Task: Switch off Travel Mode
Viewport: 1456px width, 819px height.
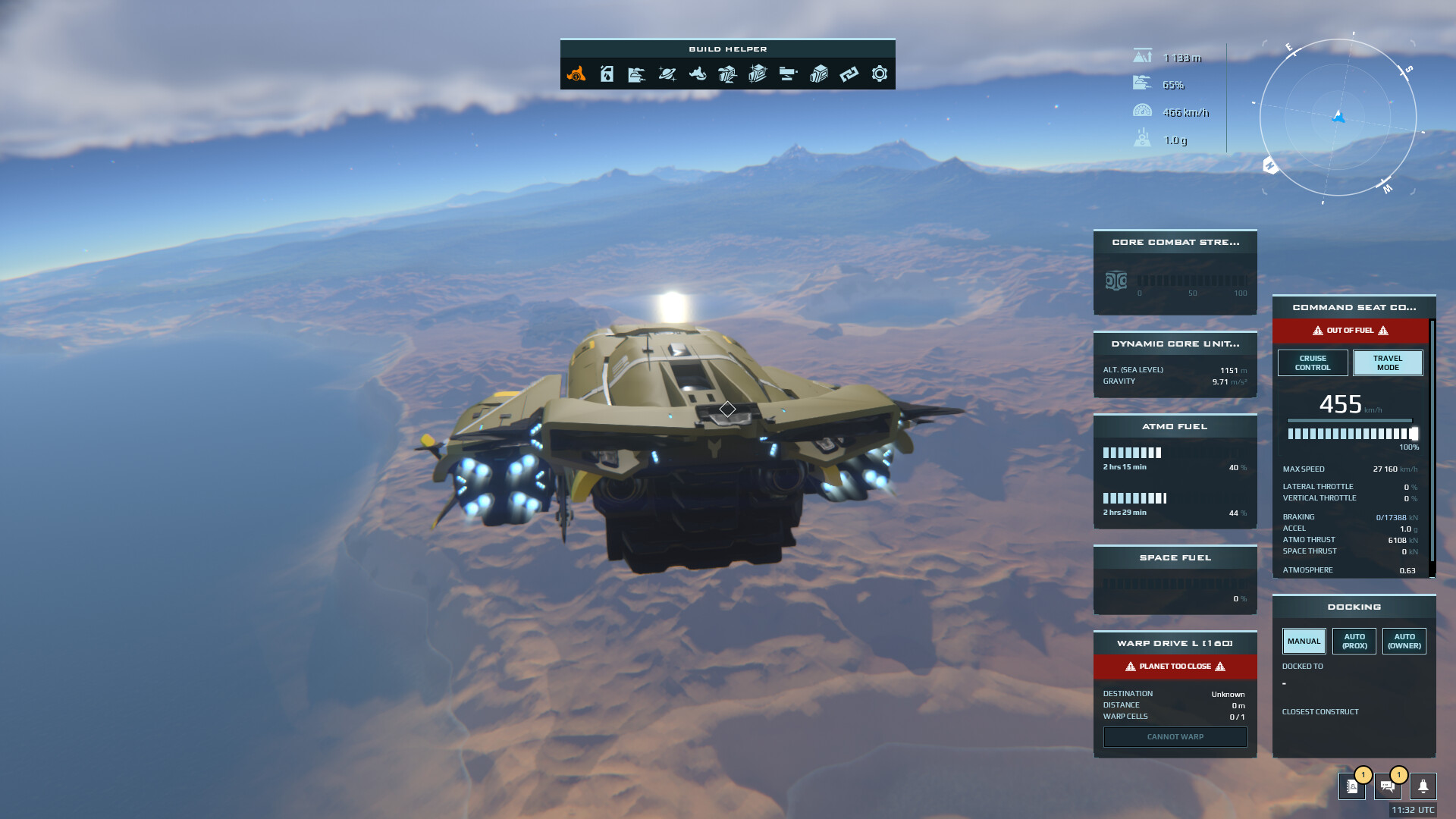Action: (x=1387, y=362)
